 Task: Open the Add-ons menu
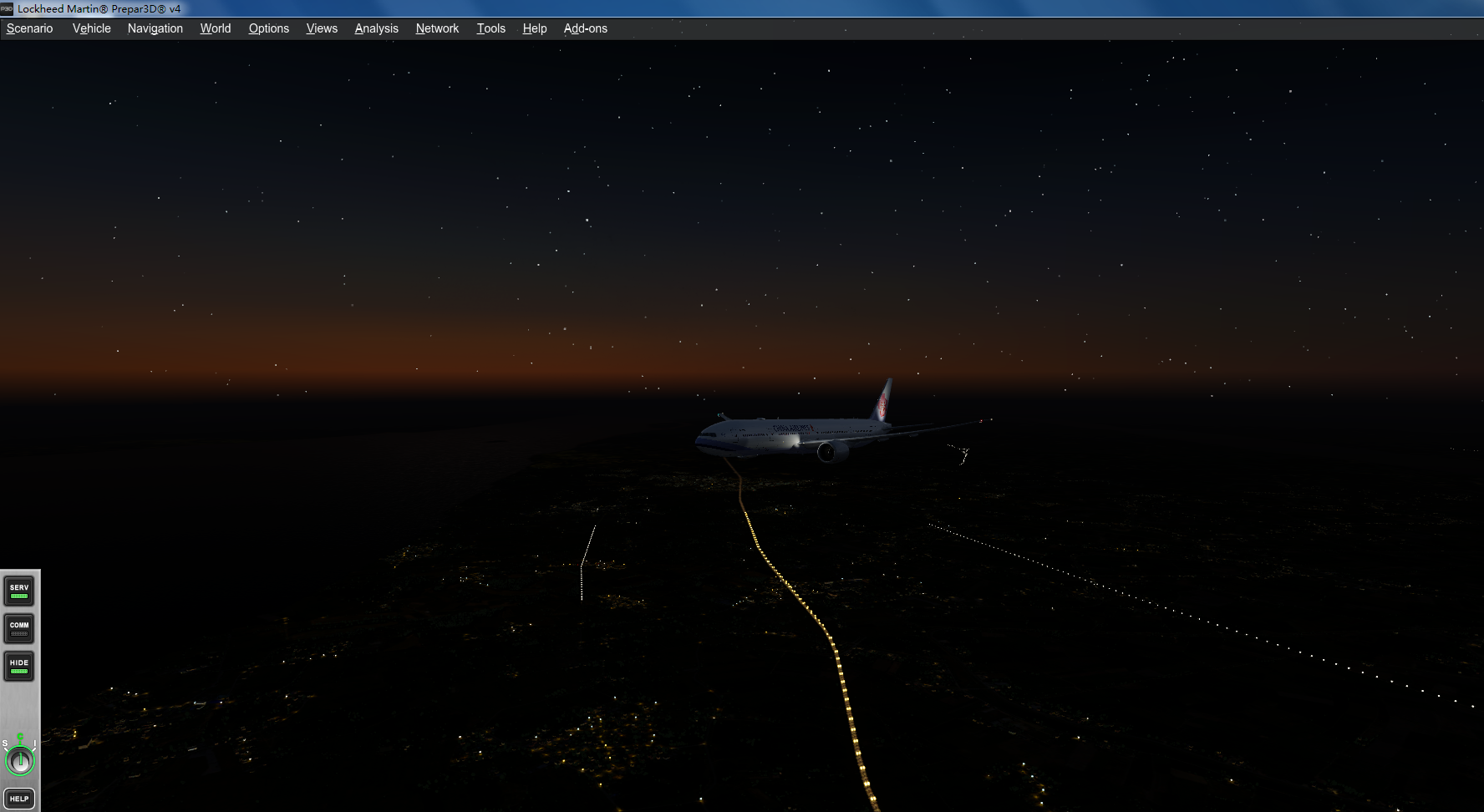585,28
